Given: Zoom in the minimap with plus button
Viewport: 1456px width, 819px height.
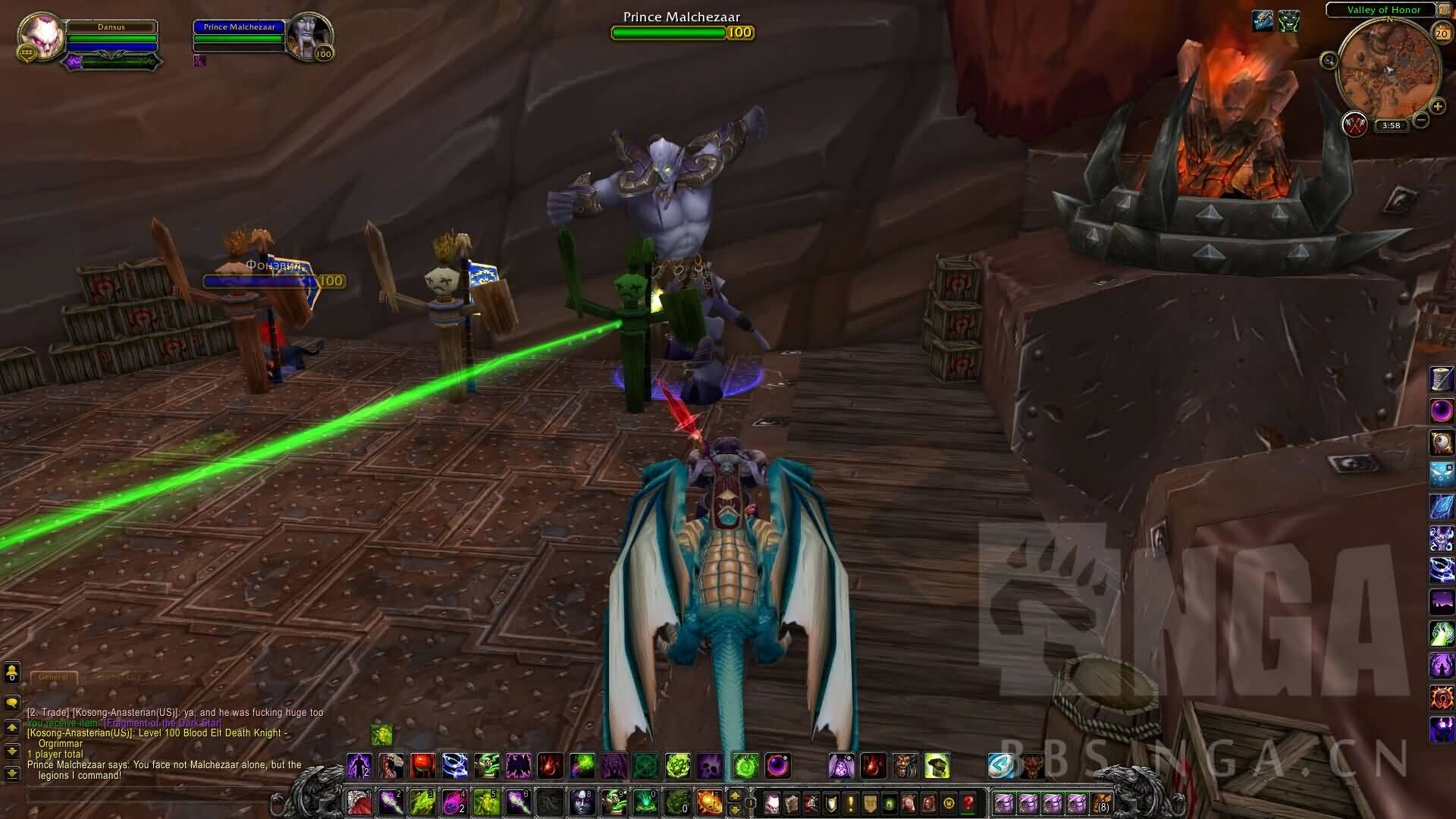Looking at the screenshot, I should pyautogui.click(x=1437, y=107).
